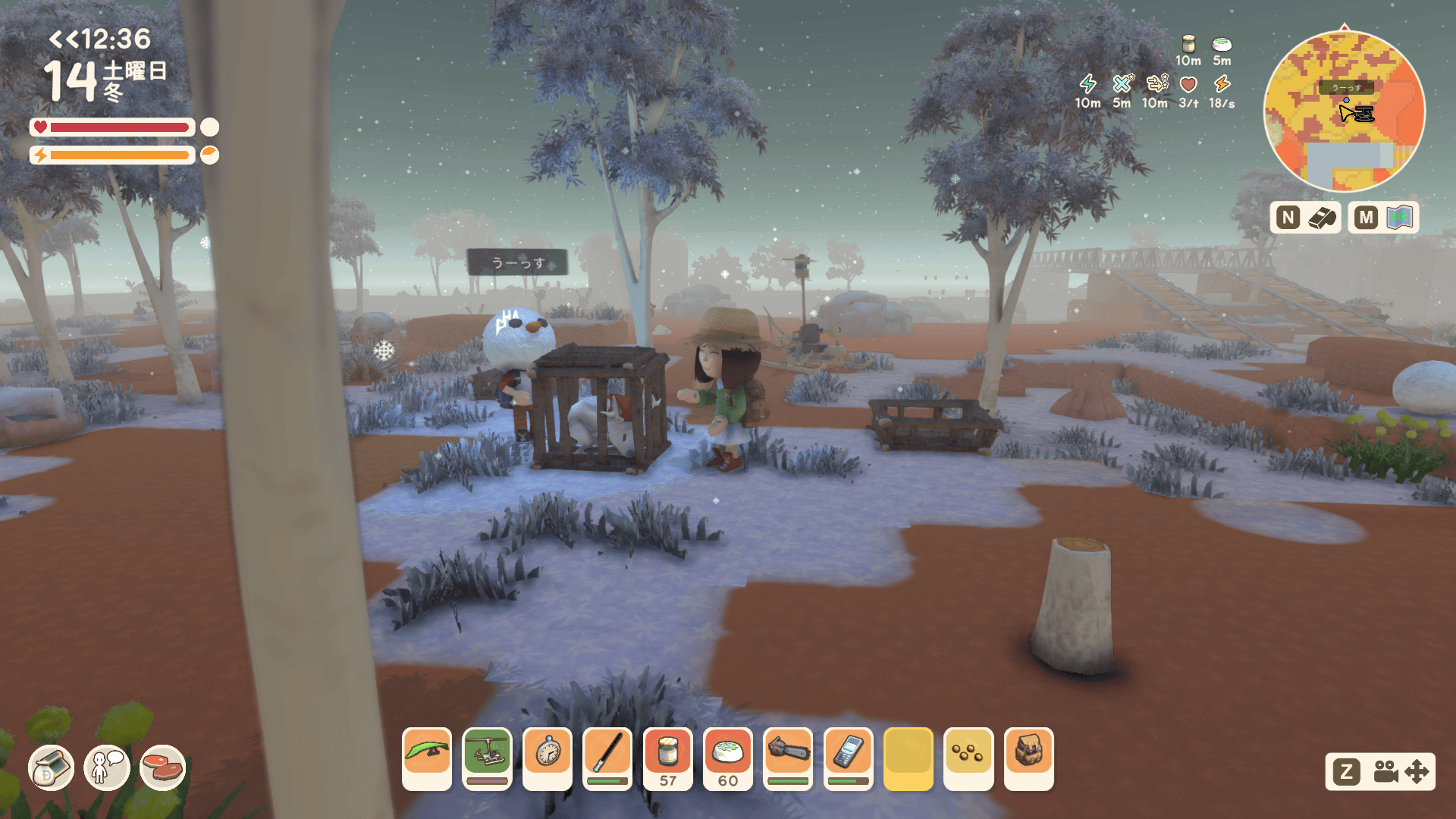Screen dimensions: 1456x819
Task: Open the character speech bubble menu
Action: (107, 767)
